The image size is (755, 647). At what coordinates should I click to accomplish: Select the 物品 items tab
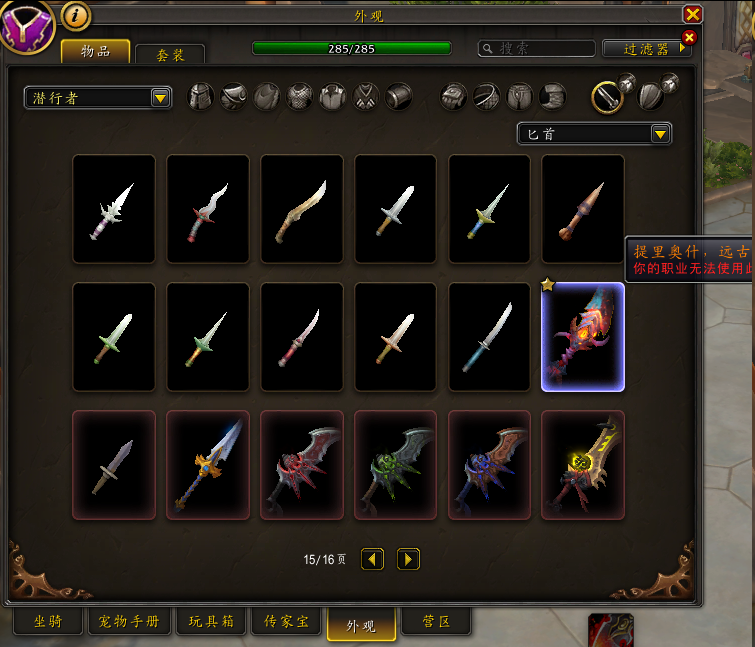coord(95,51)
